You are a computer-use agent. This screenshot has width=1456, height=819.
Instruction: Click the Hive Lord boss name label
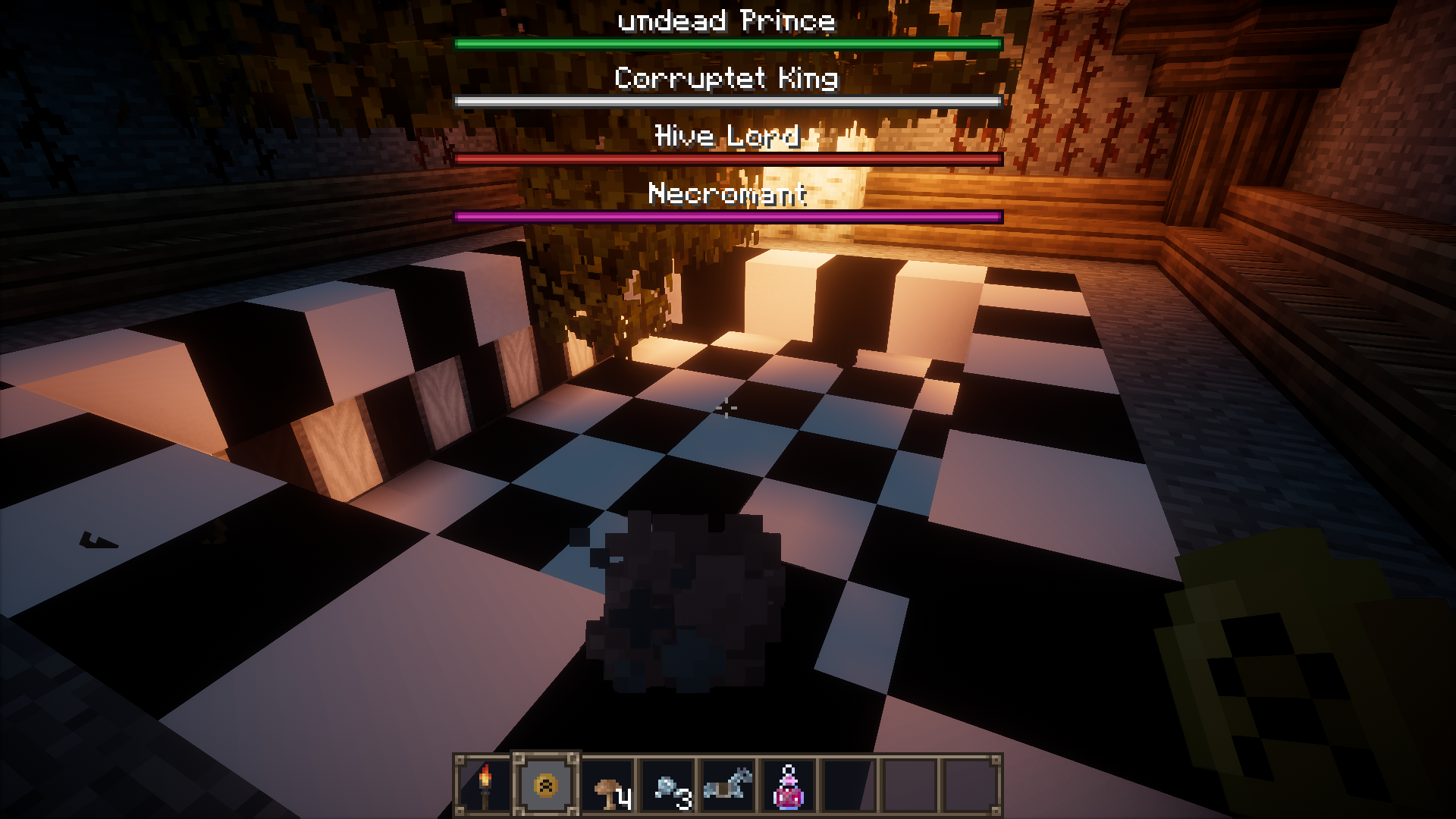(726, 136)
